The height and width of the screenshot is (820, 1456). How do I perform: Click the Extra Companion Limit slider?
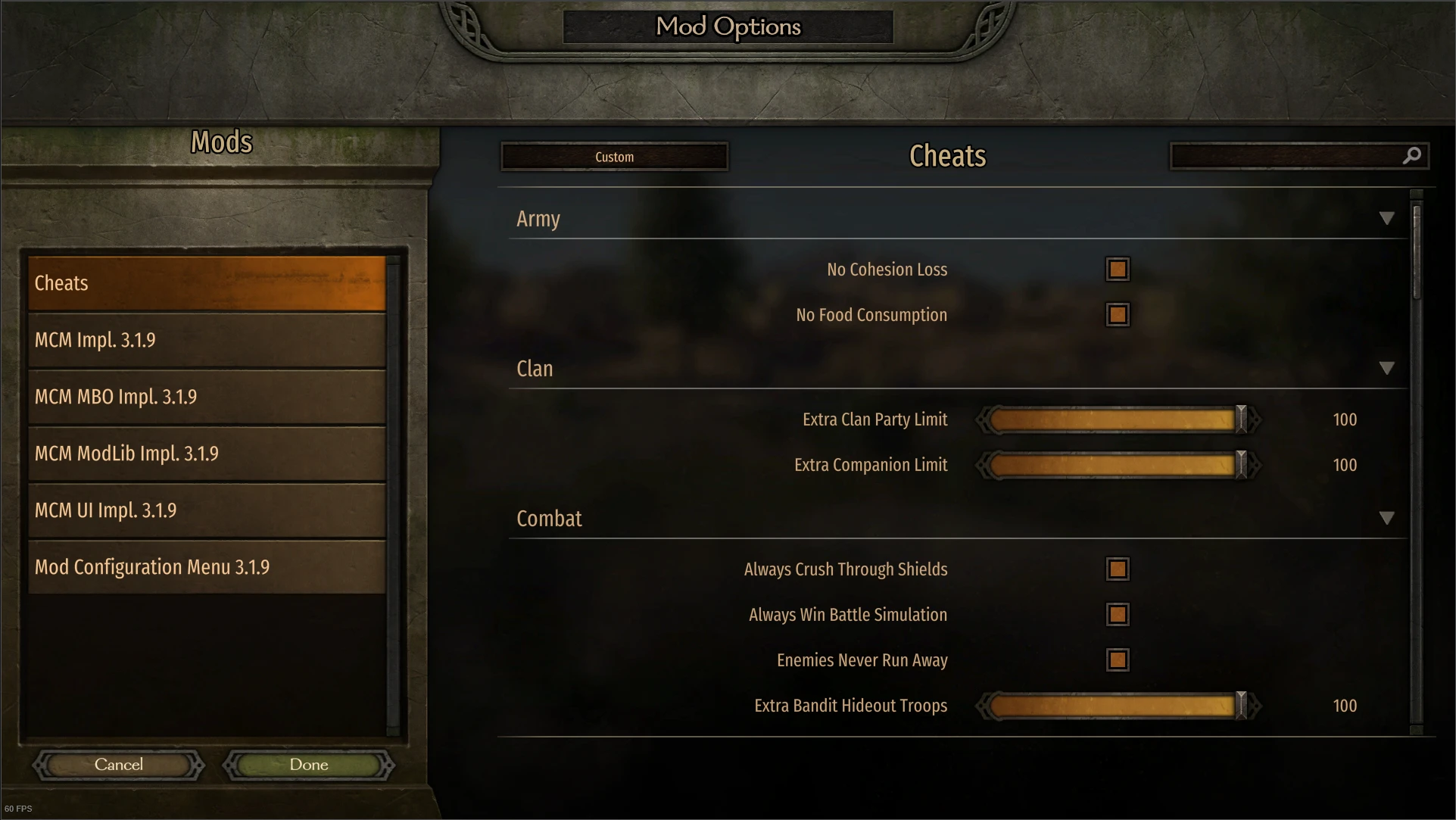(x=1113, y=465)
